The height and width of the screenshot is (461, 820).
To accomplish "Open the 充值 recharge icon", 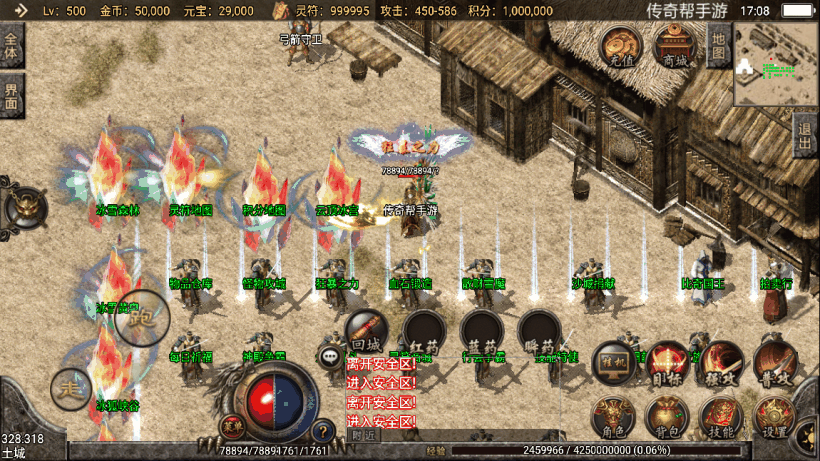I will [621, 46].
